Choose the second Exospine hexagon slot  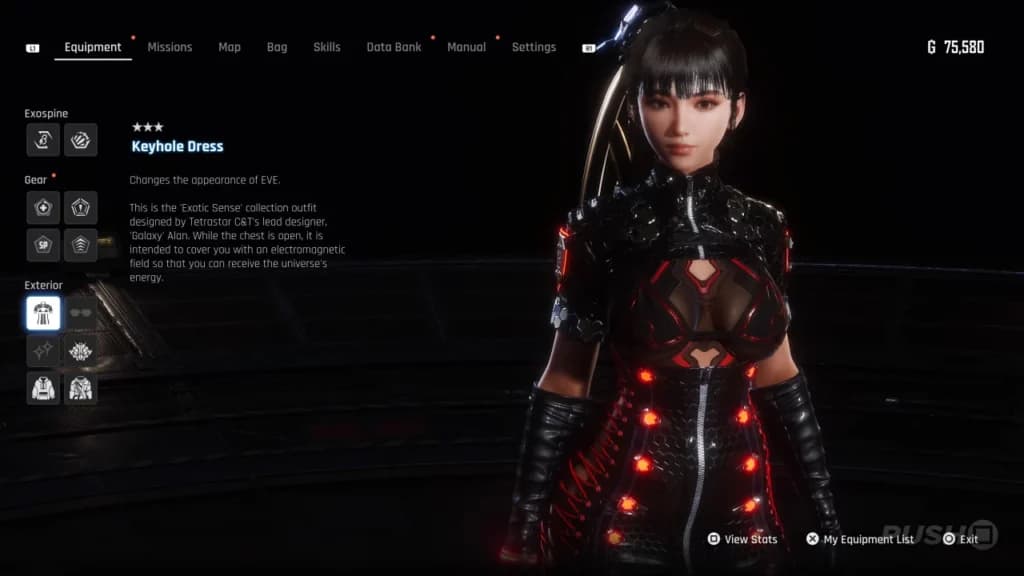tap(81, 140)
